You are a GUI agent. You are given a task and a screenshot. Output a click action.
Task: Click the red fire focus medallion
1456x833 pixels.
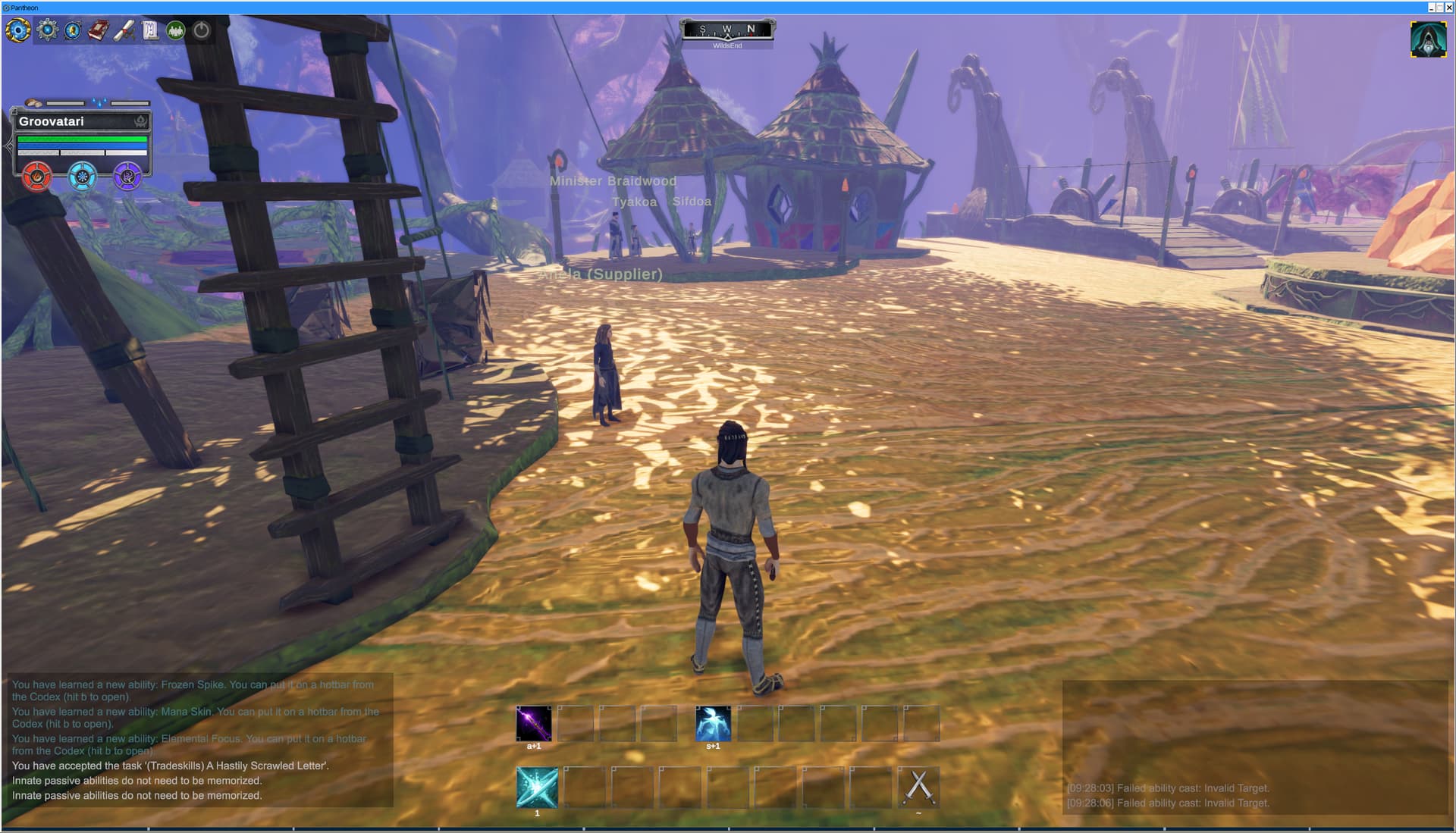tap(36, 177)
